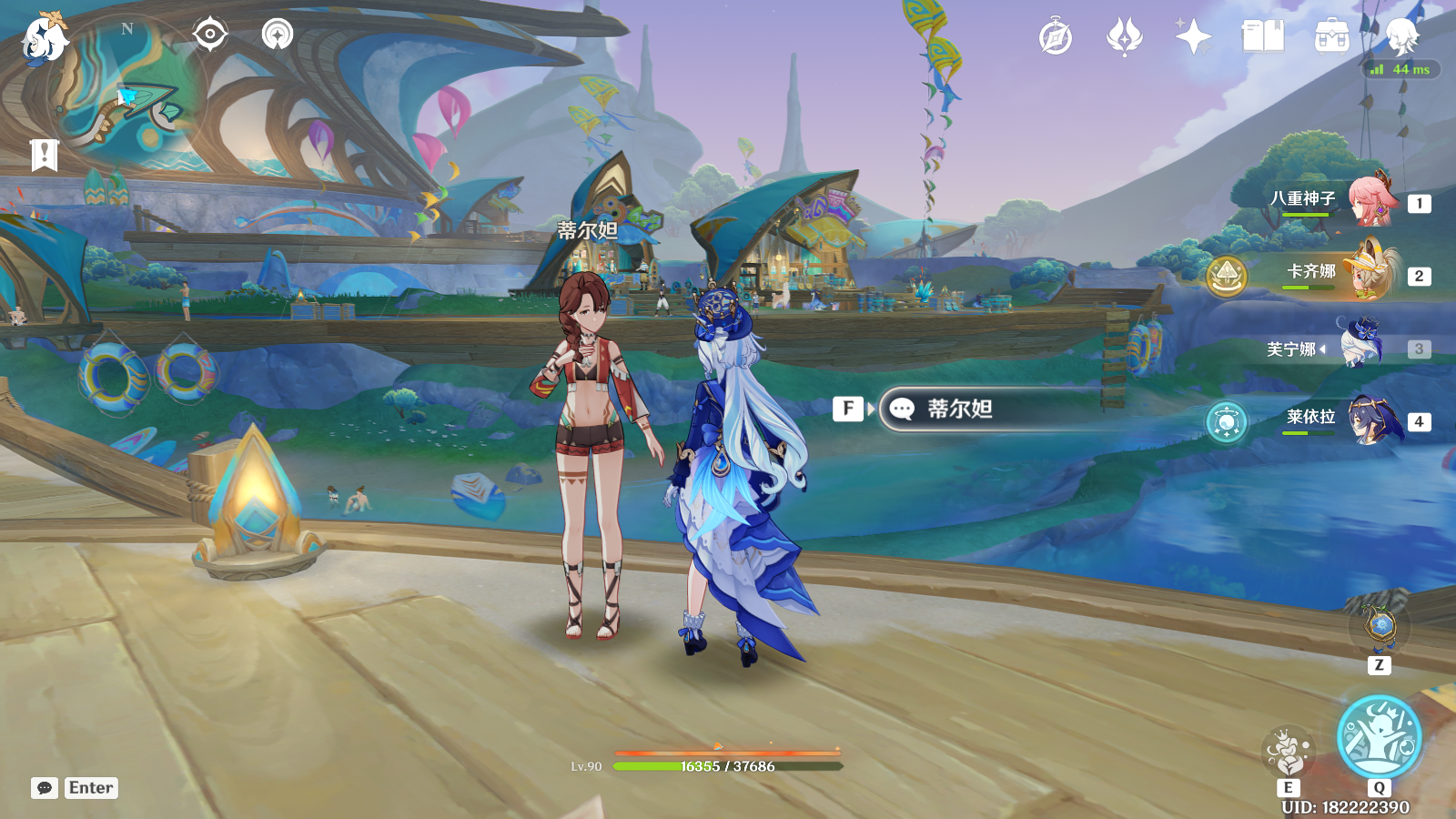Click the eye-shaped target icon beside minimap
The image size is (1456, 819).
[x=209, y=35]
